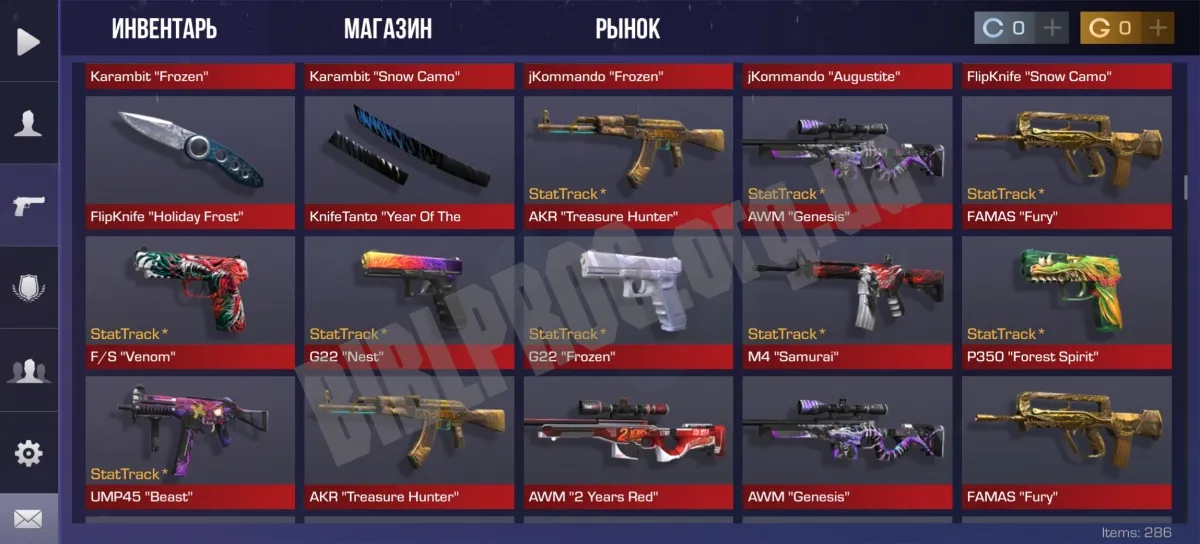Choose the M4 "Samurai" rifle
1200x544 pixels.
(847, 302)
